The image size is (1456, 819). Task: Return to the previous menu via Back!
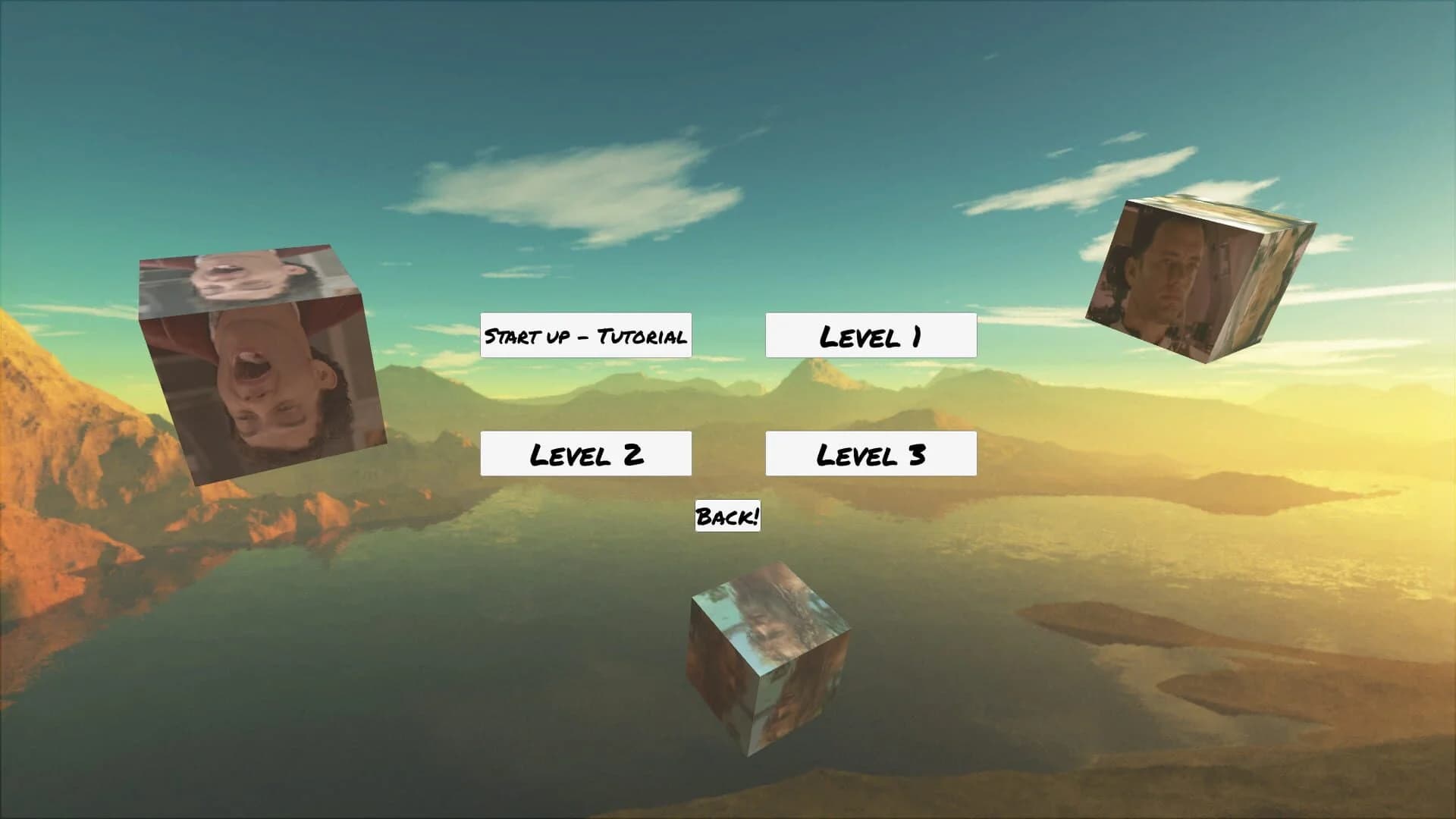pyautogui.click(x=726, y=517)
